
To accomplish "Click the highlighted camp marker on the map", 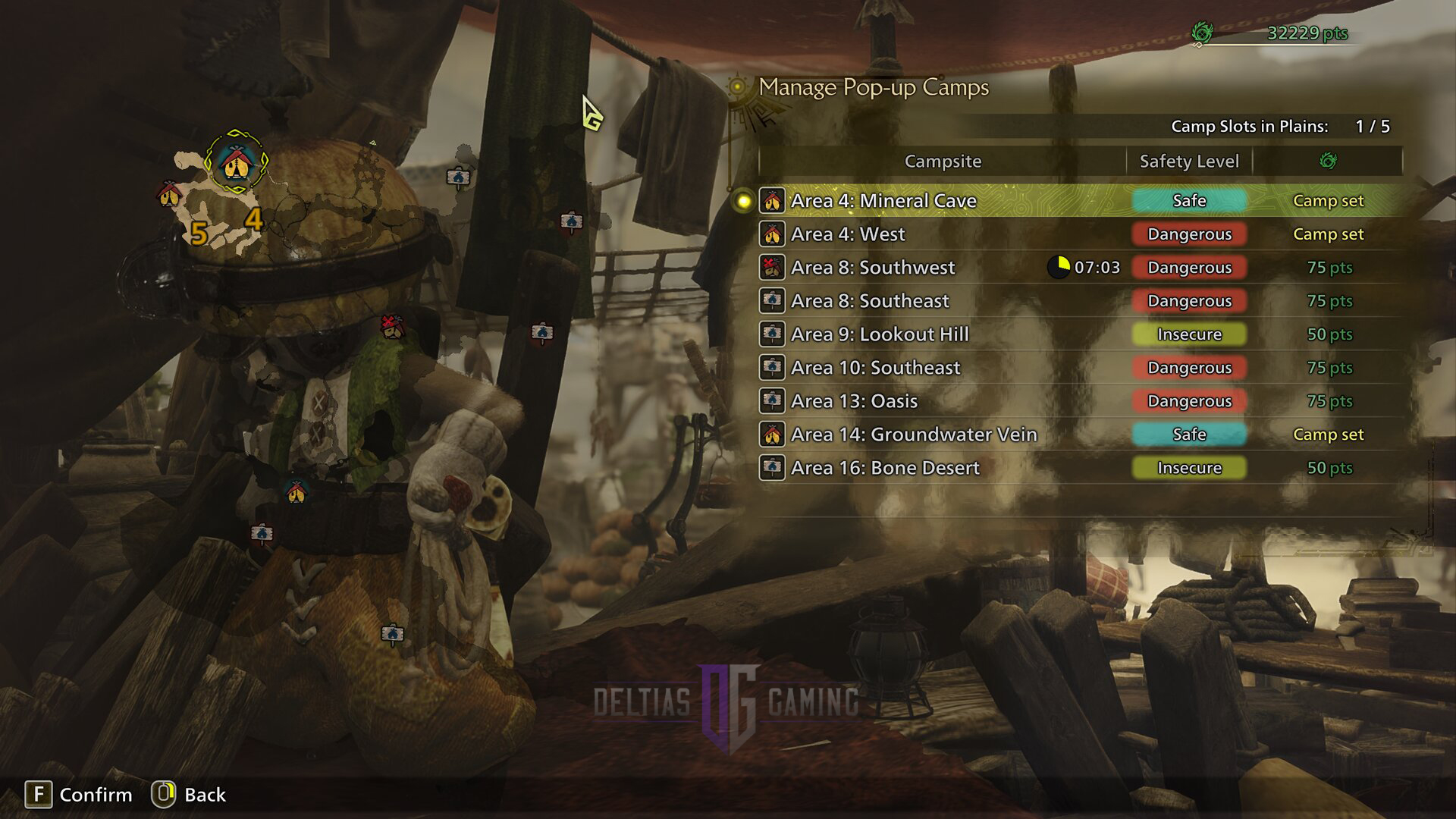I will click(x=236, y=162).
